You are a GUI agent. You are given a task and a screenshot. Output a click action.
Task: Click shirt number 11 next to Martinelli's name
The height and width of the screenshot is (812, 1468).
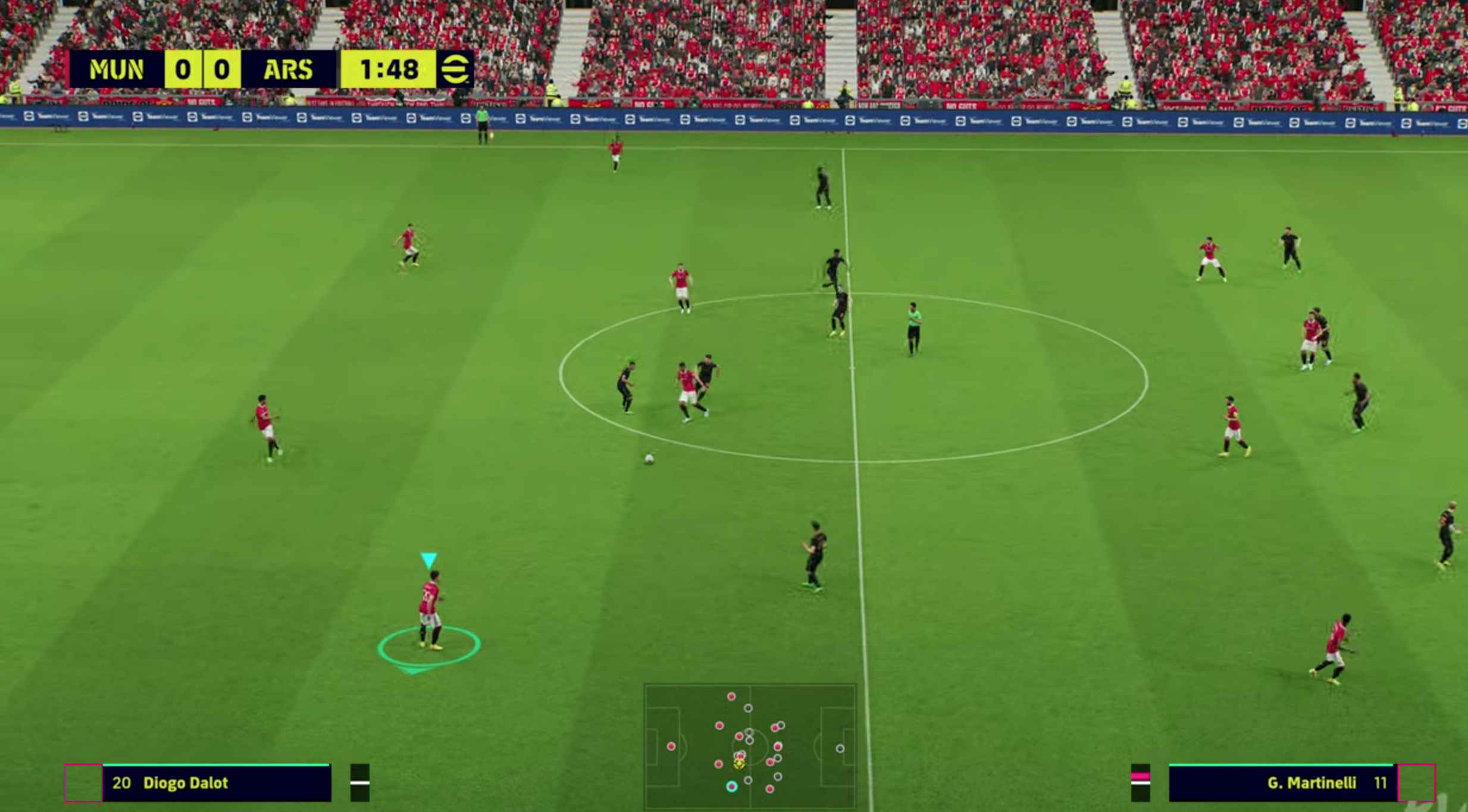point(1382,783)
